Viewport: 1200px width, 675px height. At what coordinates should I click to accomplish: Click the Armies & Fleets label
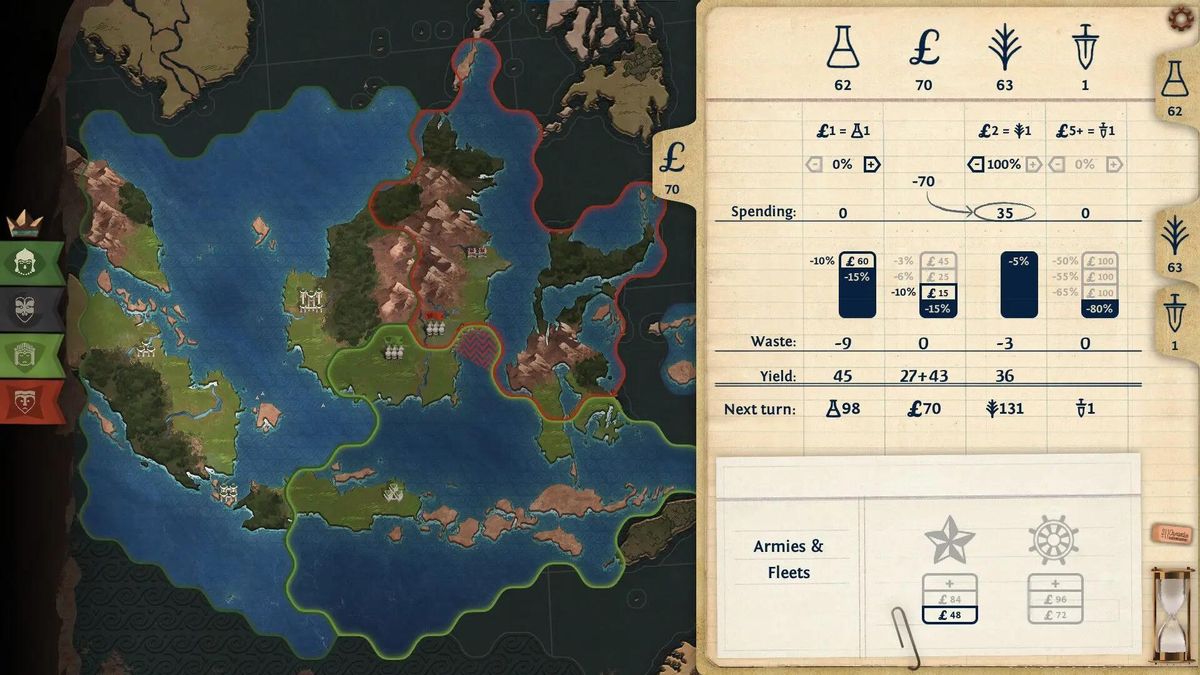coord(788,559)
